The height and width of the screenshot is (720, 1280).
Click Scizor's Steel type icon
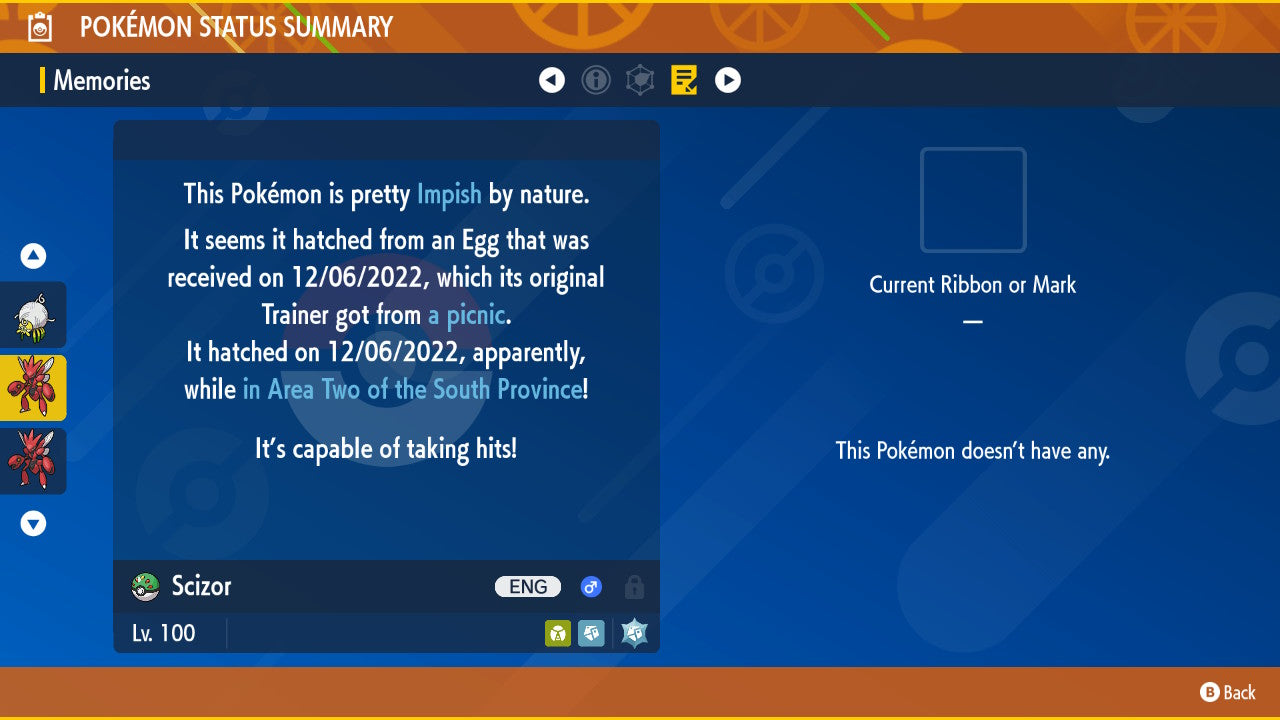[591, 633]
